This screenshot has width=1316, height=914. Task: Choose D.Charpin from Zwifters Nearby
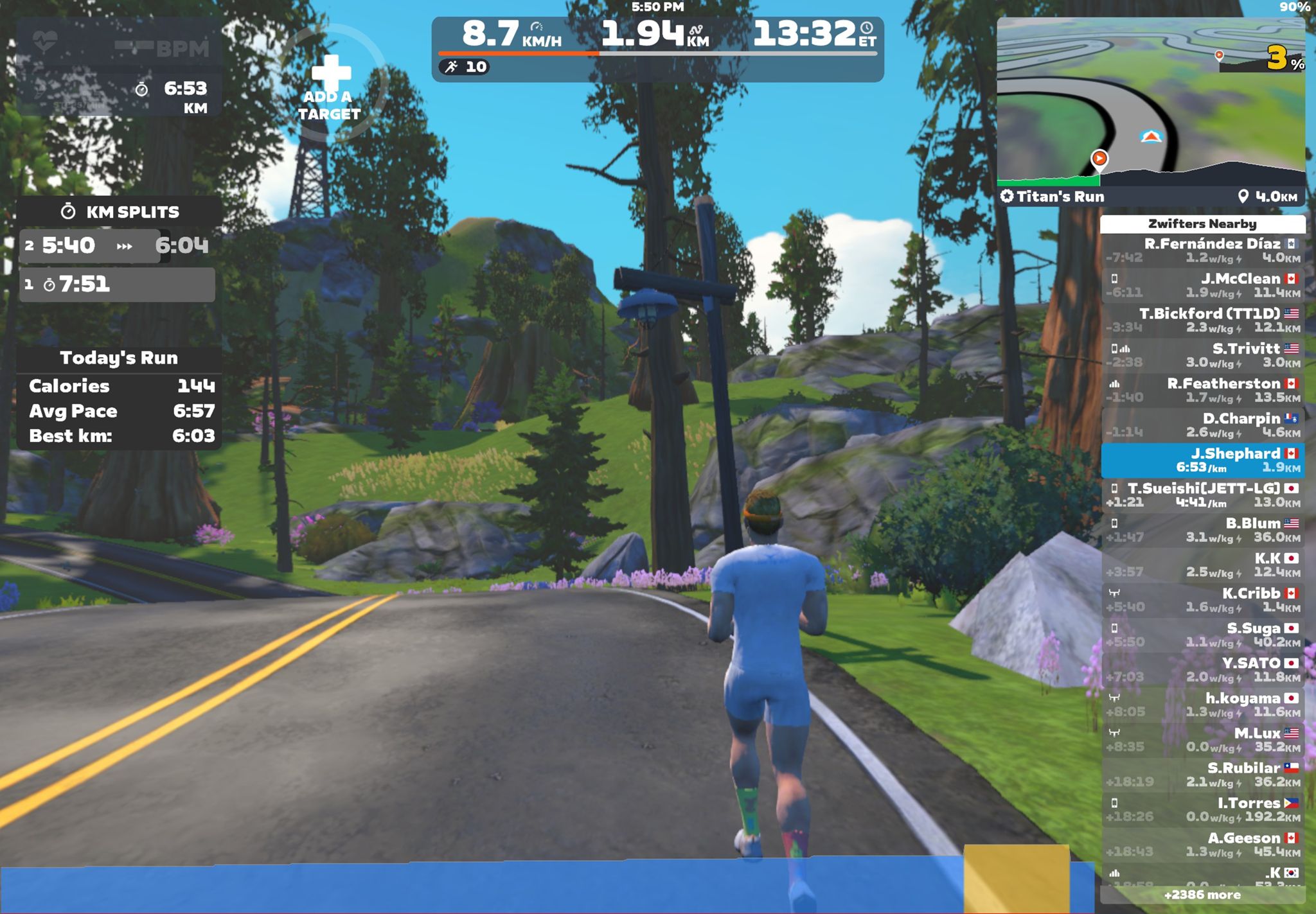coord(1202,425)
